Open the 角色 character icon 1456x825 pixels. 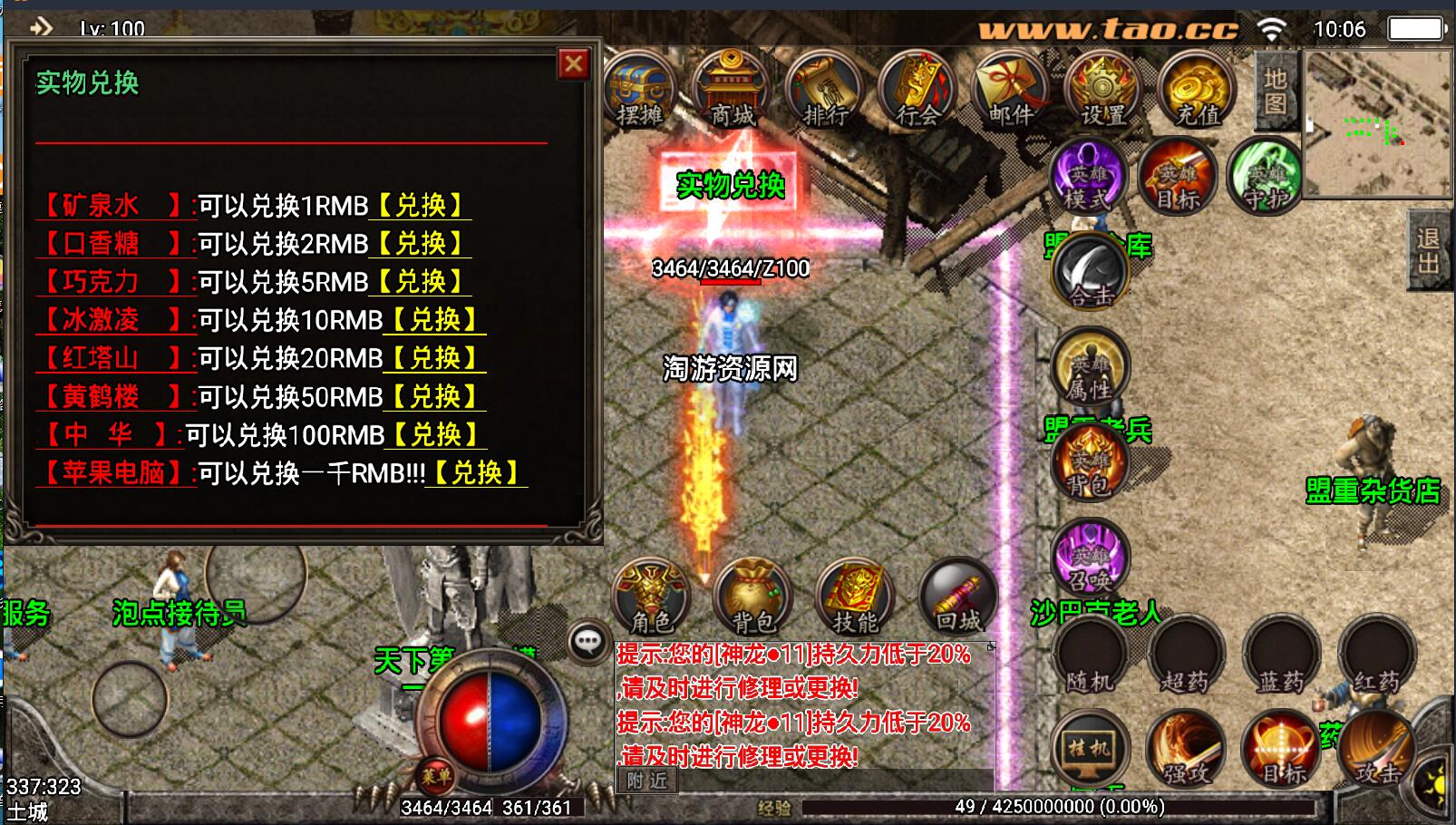651,597
